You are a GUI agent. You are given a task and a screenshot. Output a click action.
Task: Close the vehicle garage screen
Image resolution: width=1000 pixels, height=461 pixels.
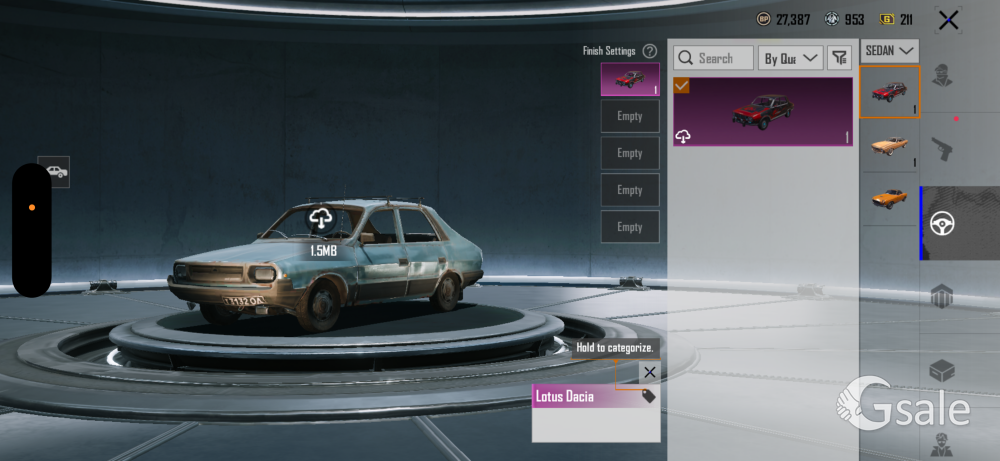[948, 19]
